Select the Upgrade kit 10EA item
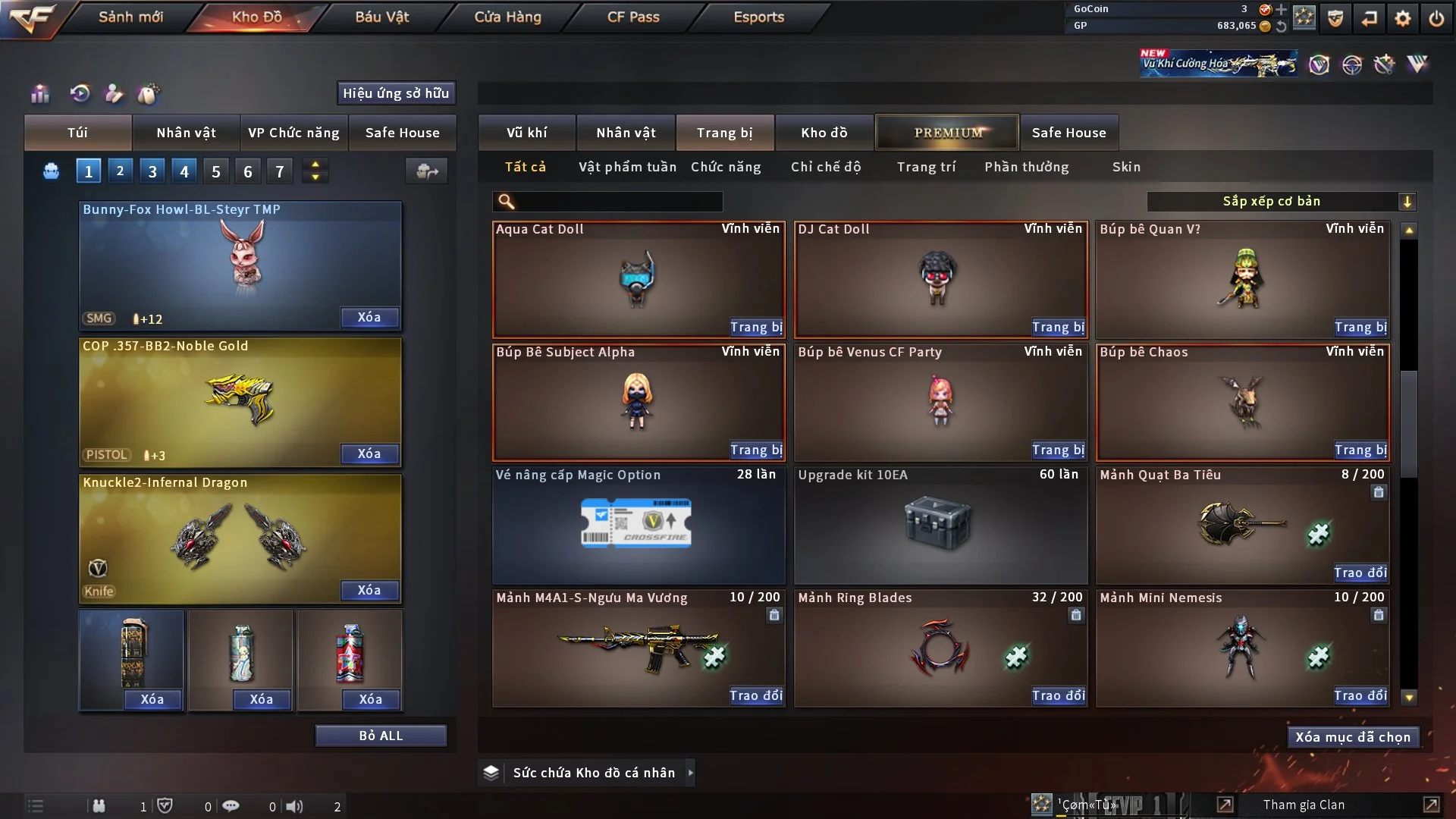The height and width of the screenshot is (819, 1456). tap(940, 525)
